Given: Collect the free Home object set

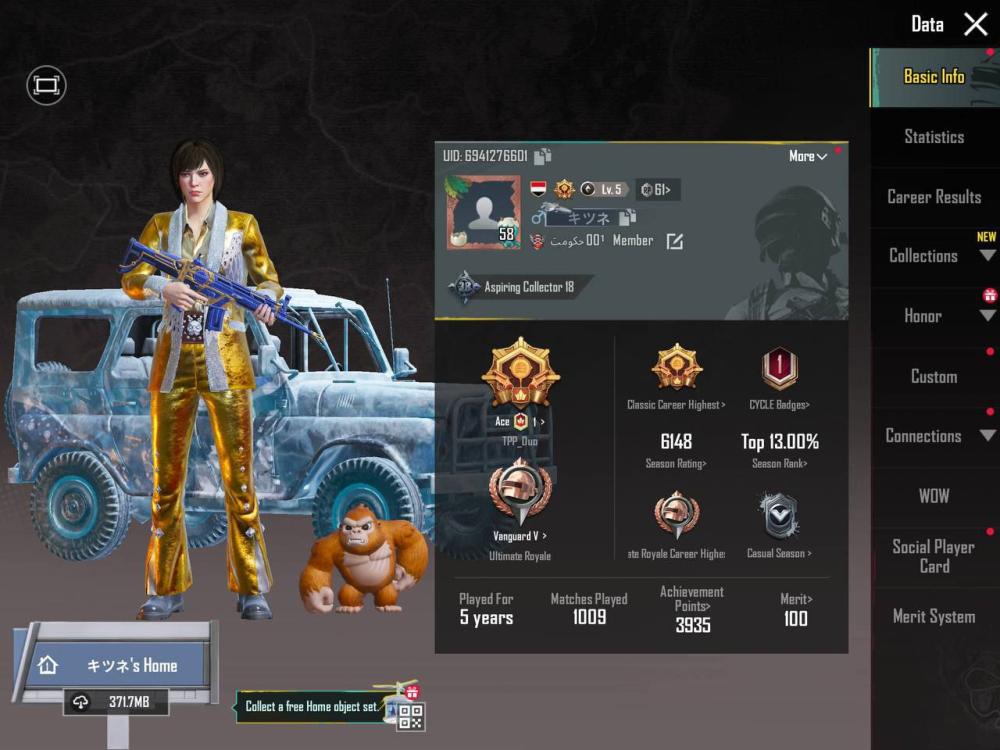Looking at the screenshot, I should pyautogui.click(x=312, y=707).
